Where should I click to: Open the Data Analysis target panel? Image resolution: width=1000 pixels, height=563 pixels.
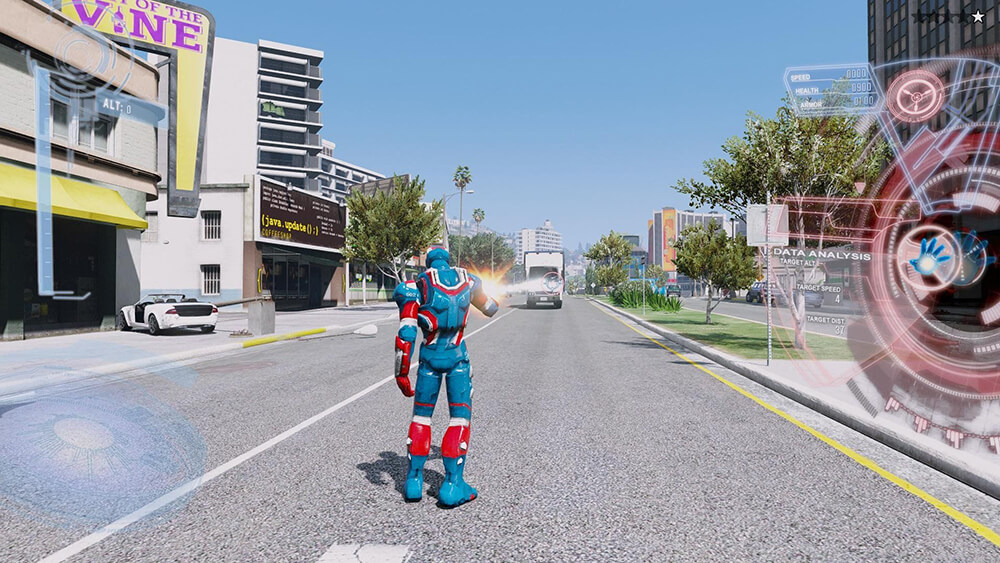click(822, 256)
